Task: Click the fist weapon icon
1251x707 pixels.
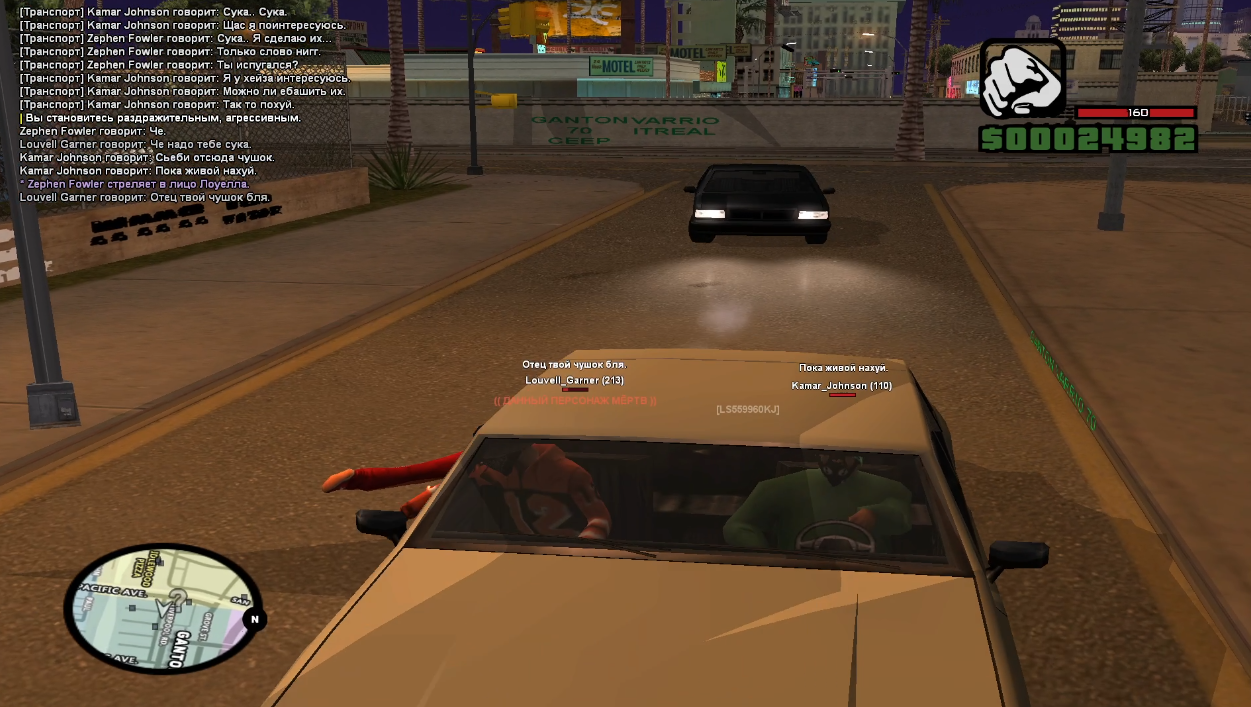Action: point(1021,79)
